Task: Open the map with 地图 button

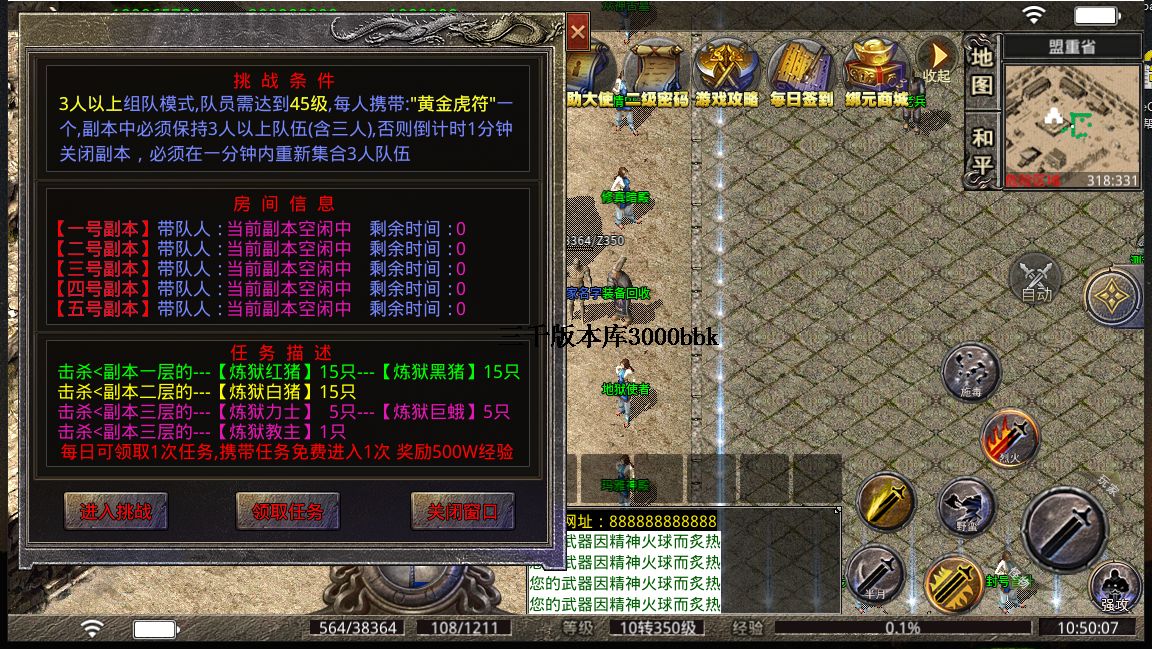Action: click(x=982, y=70)
